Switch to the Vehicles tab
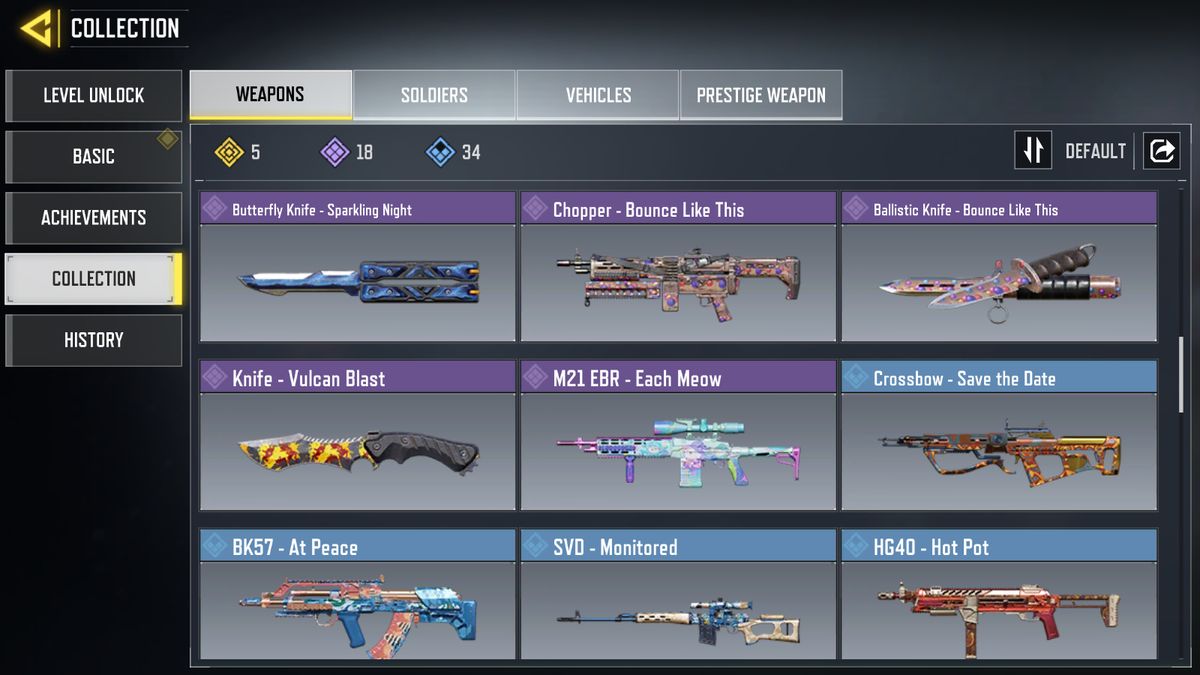Screen dimensions: 1200x675 [598, 96]
